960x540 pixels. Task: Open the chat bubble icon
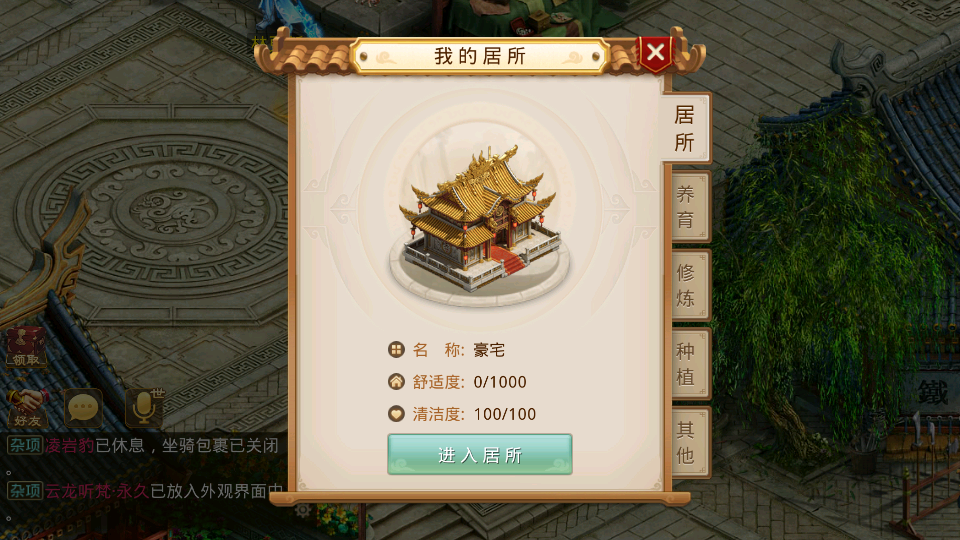tap(84, 408)
